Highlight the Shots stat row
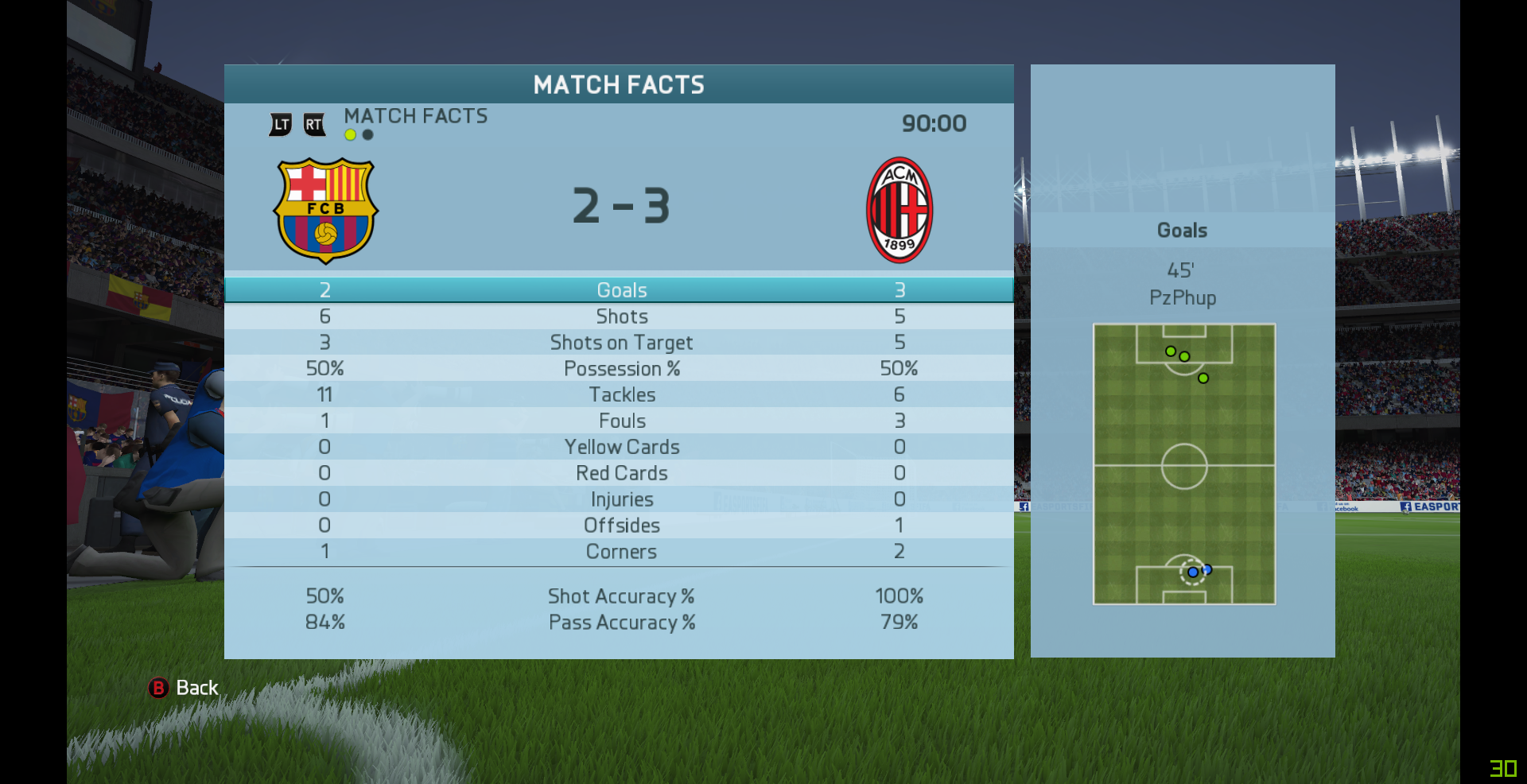1527x784 pixels. pos(621,316)
